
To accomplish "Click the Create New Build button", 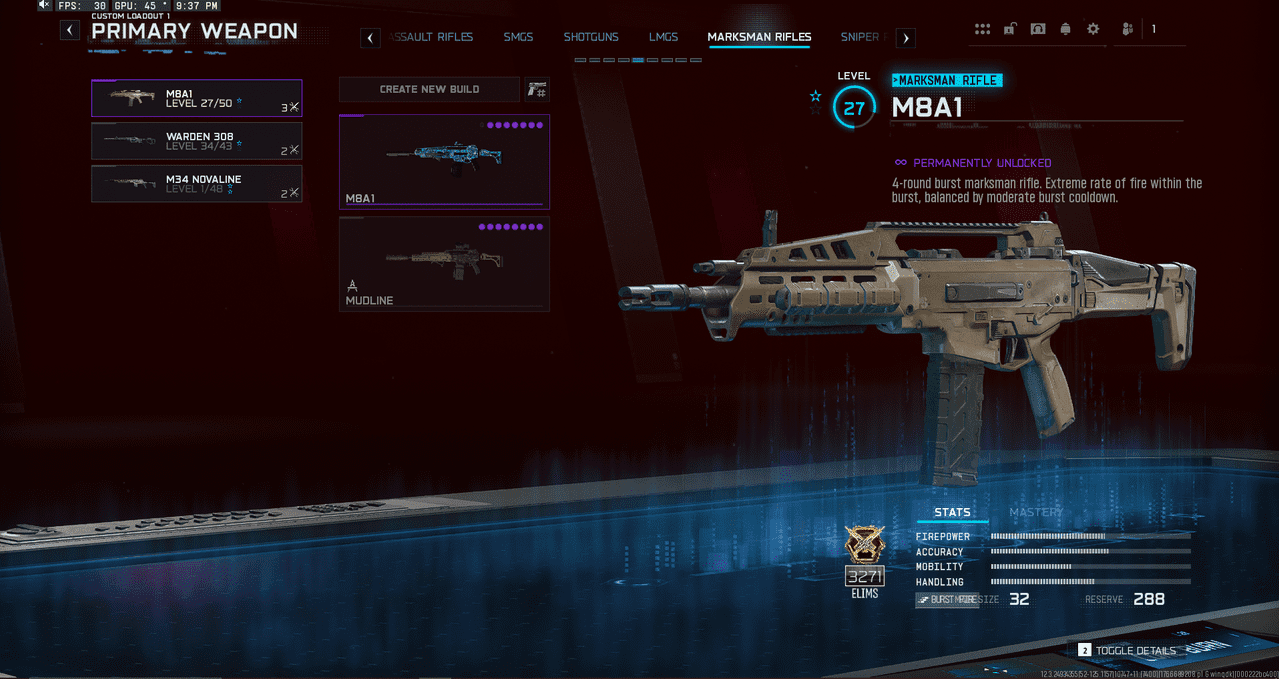I will click(x=429, y=90).
